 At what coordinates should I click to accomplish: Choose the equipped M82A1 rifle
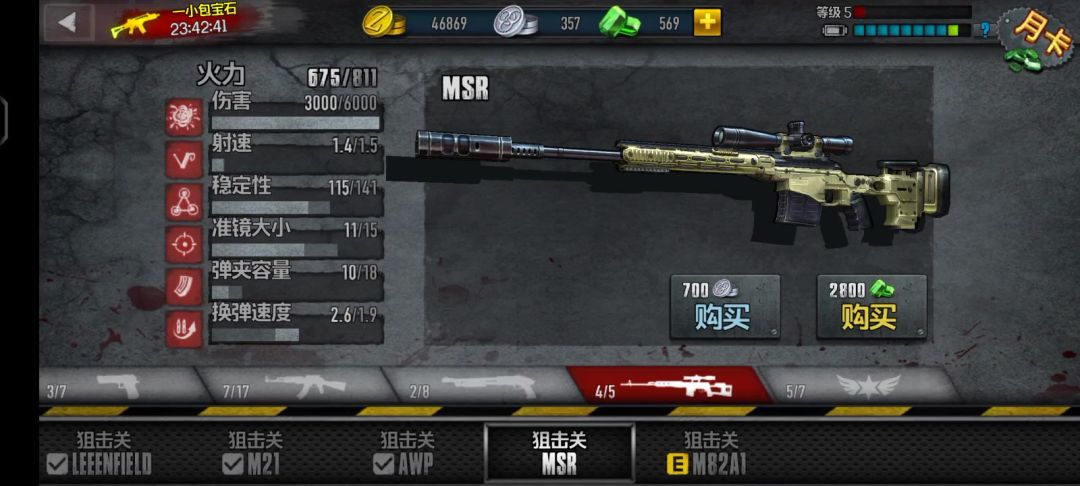click(x=710, y=452)
